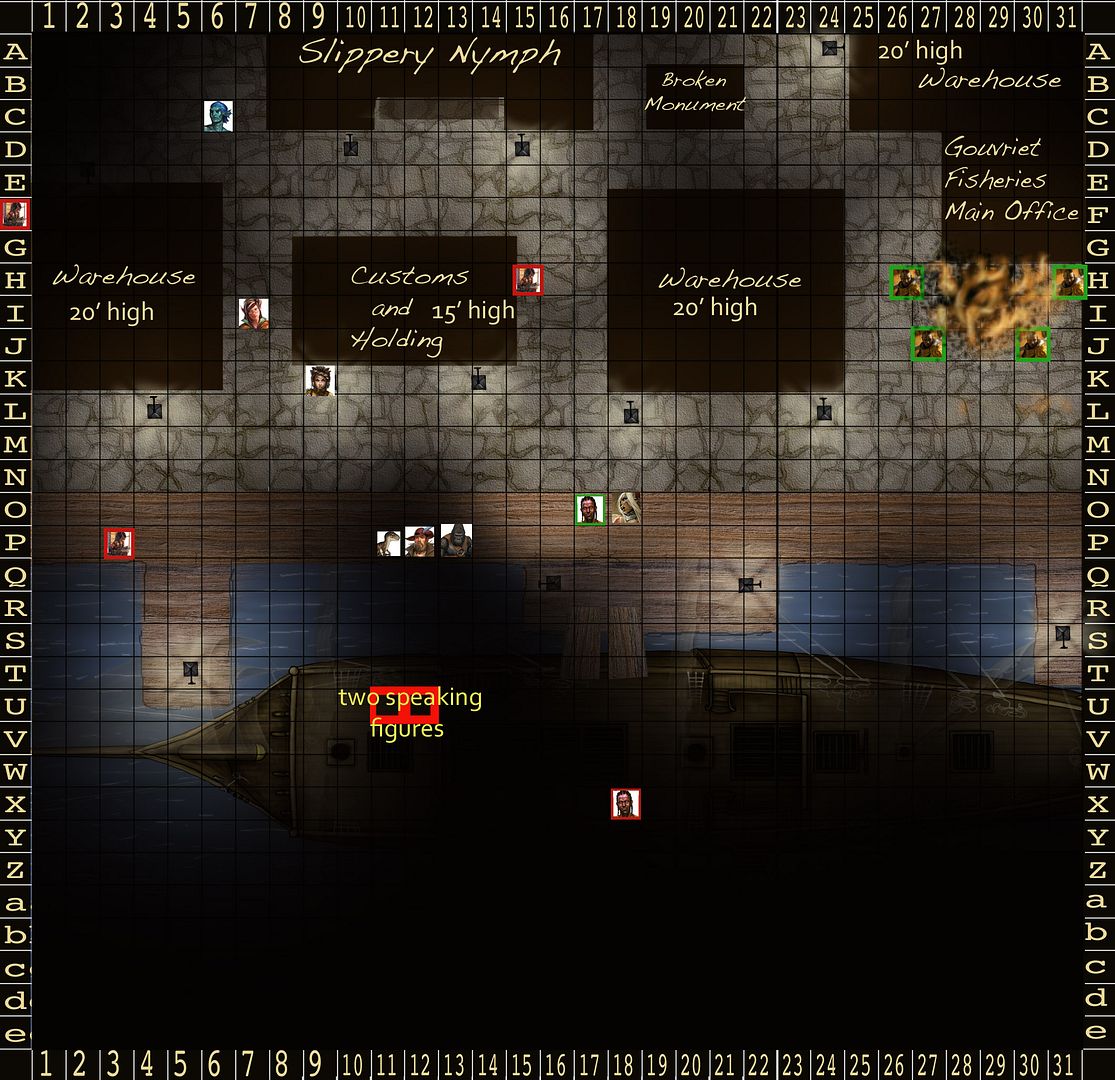This screenshot has height=1080, width=1115.
Task: Select the raptor dinosaur token
Action: [389, 543]
